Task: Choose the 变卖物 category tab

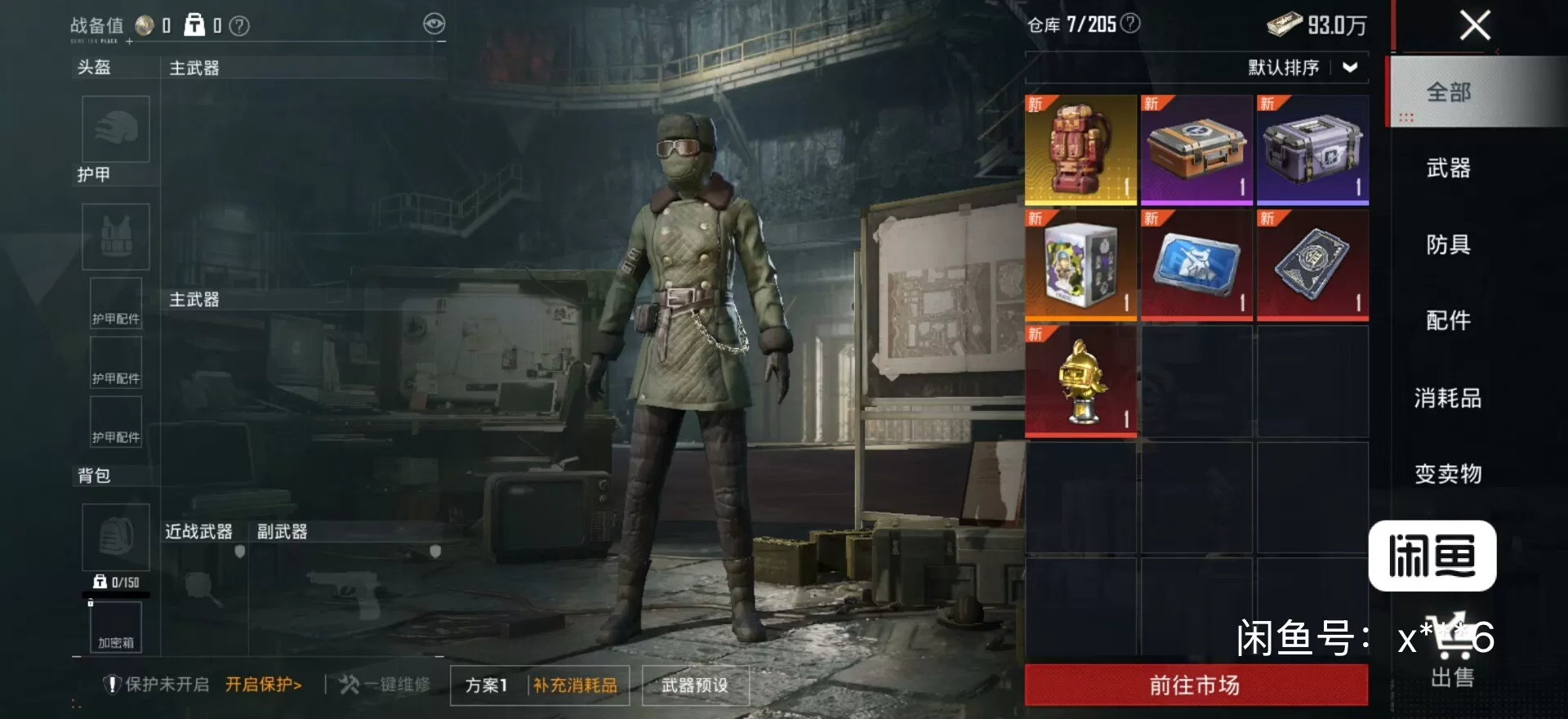Action: (1448, 474)
